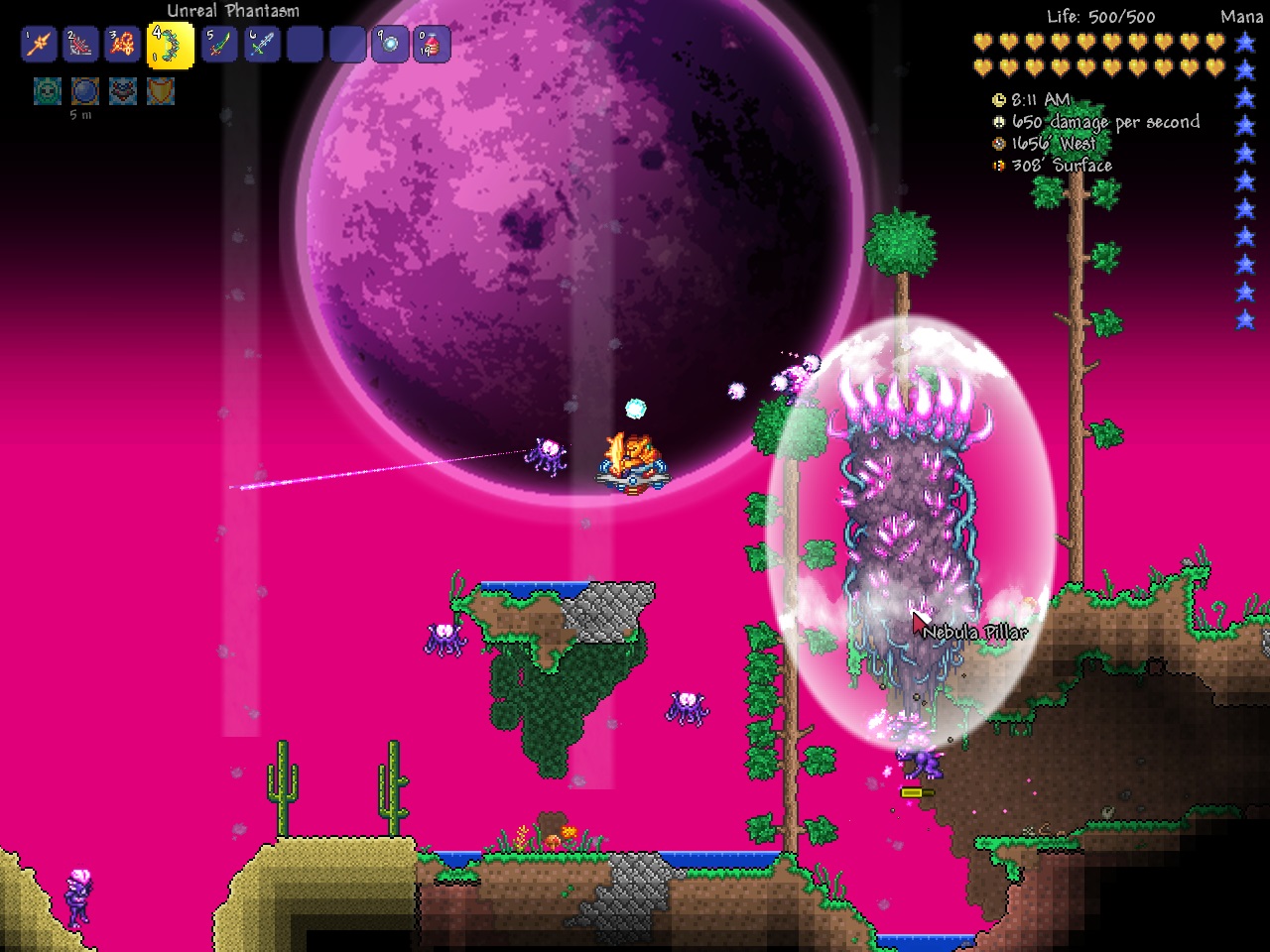
Task: Click the Unreal Phantasm item name label
Action: (x=232, y=11)
